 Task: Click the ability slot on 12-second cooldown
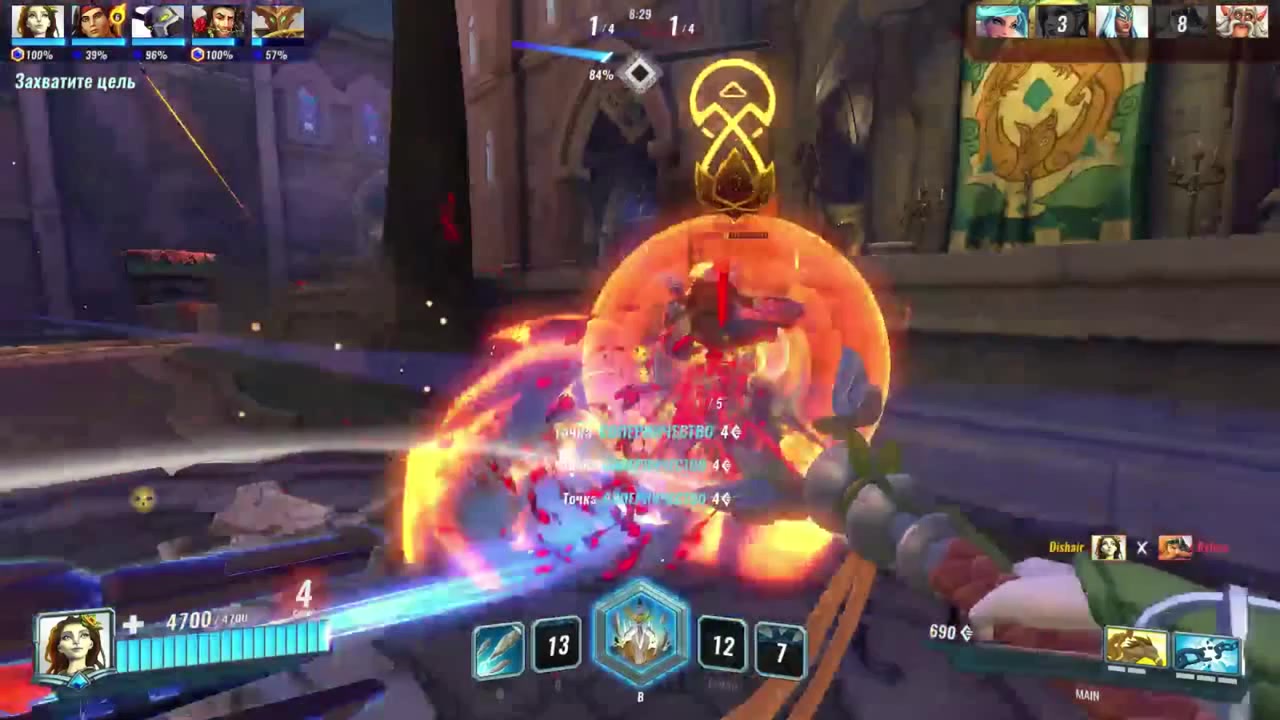(723, 646)
